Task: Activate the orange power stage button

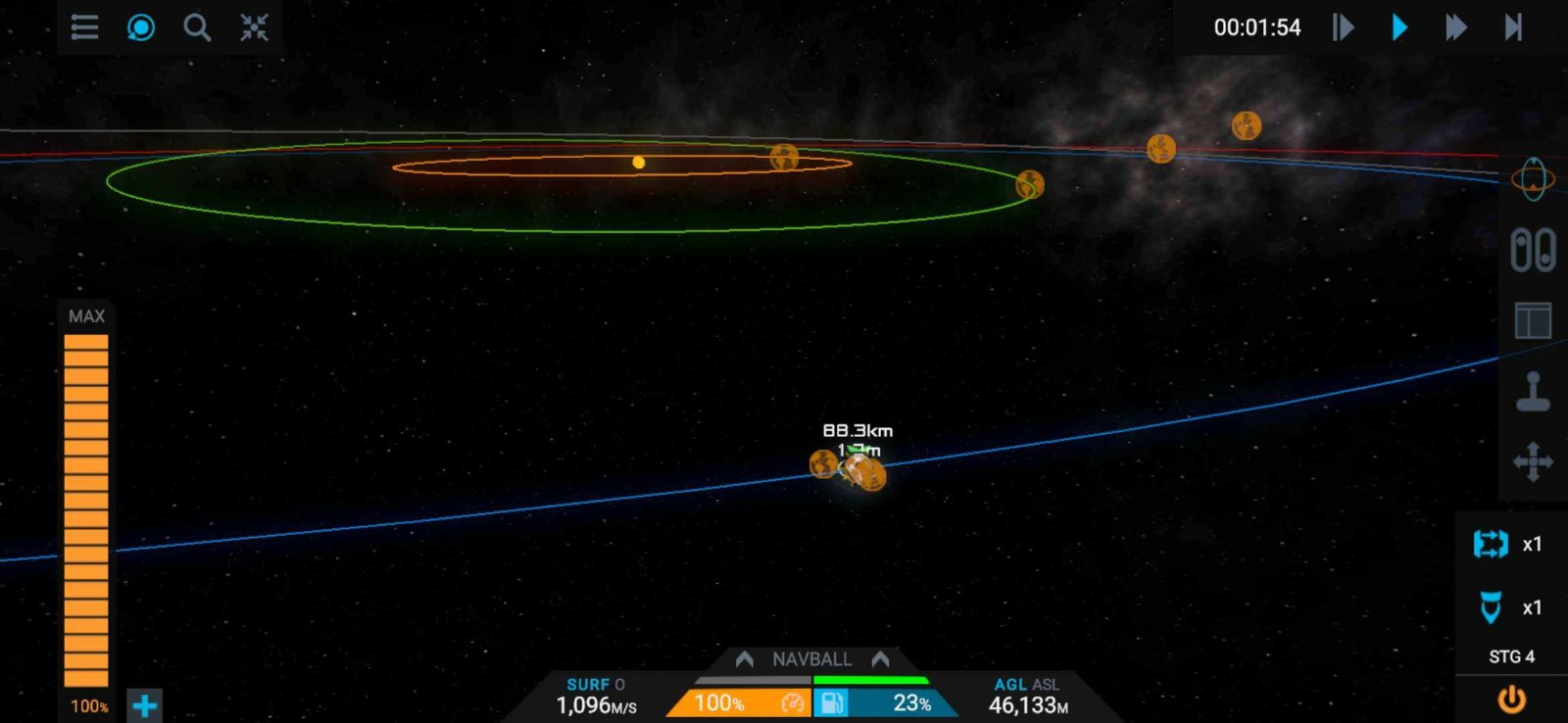Action: [1511, 699]
